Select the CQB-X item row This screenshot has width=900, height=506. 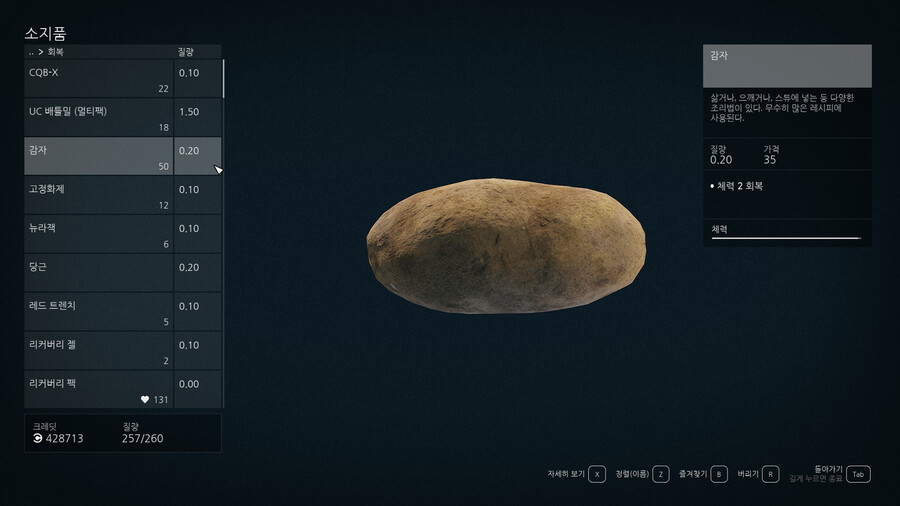(x=98, y=79)
